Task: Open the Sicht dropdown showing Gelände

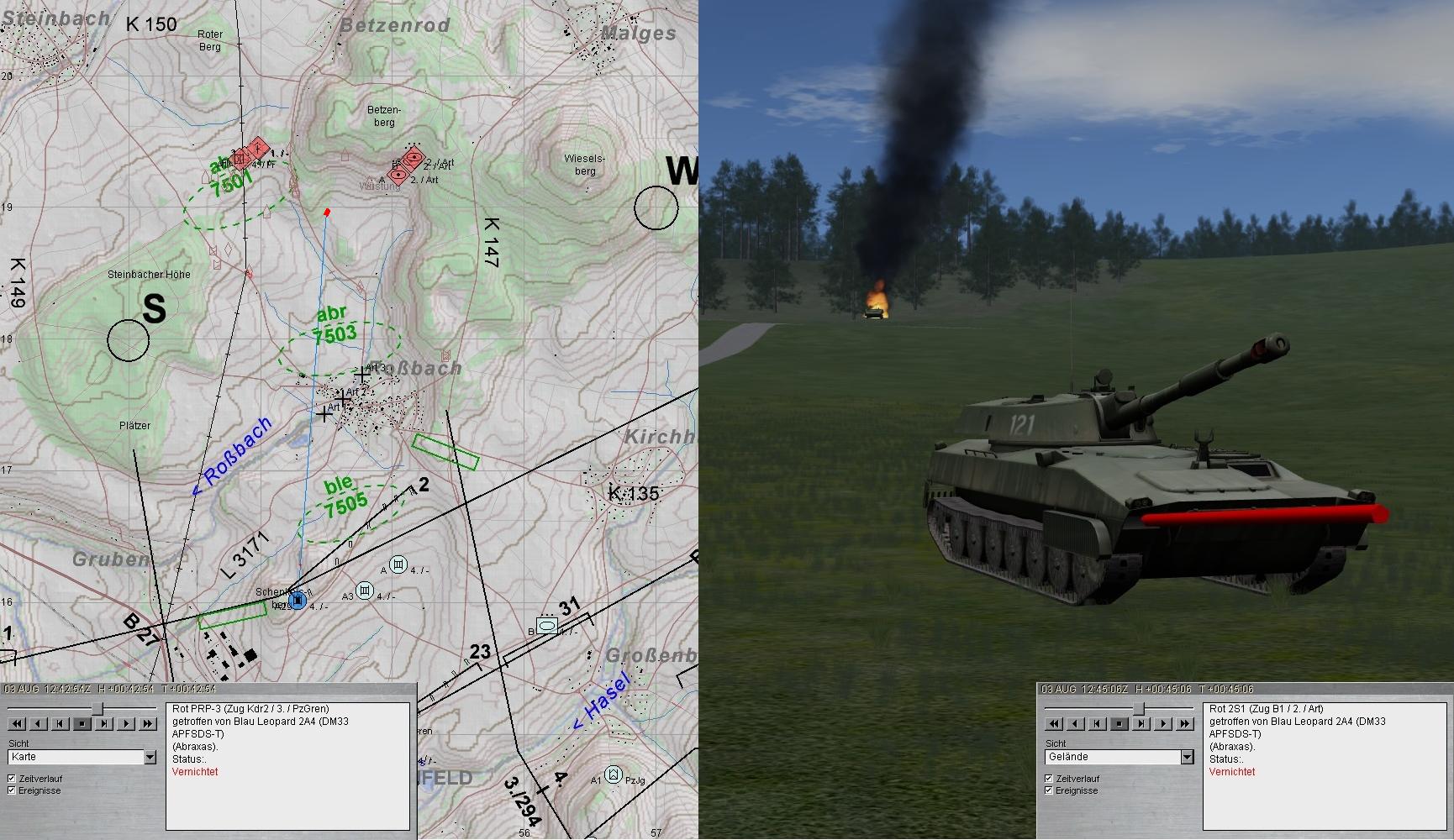Action: (x=1187, y=757)
